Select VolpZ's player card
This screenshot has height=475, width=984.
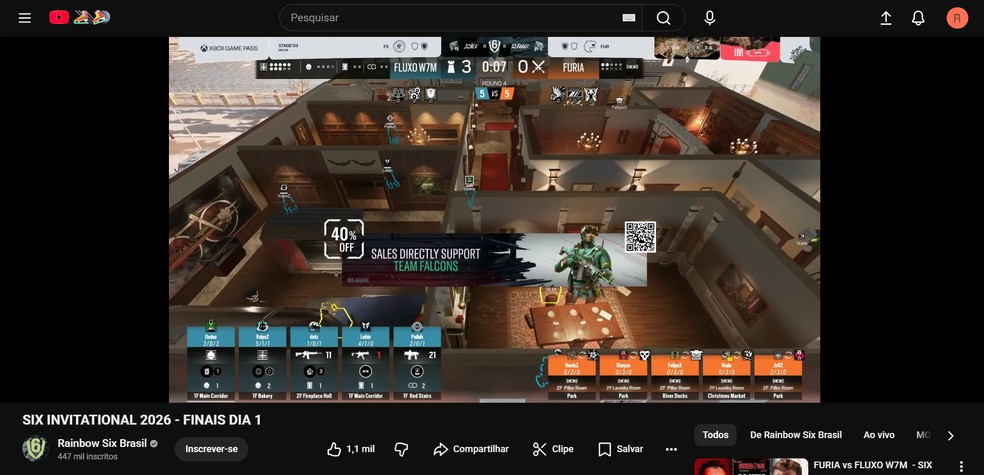(263, 363)
